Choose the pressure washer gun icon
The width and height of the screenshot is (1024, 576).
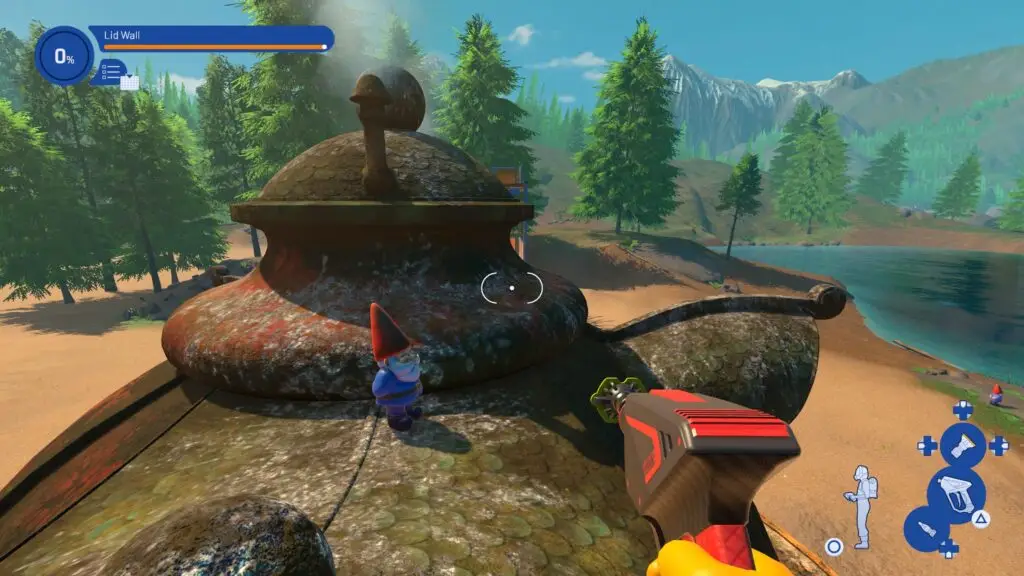pyautogui.click(x=956, y=494)
